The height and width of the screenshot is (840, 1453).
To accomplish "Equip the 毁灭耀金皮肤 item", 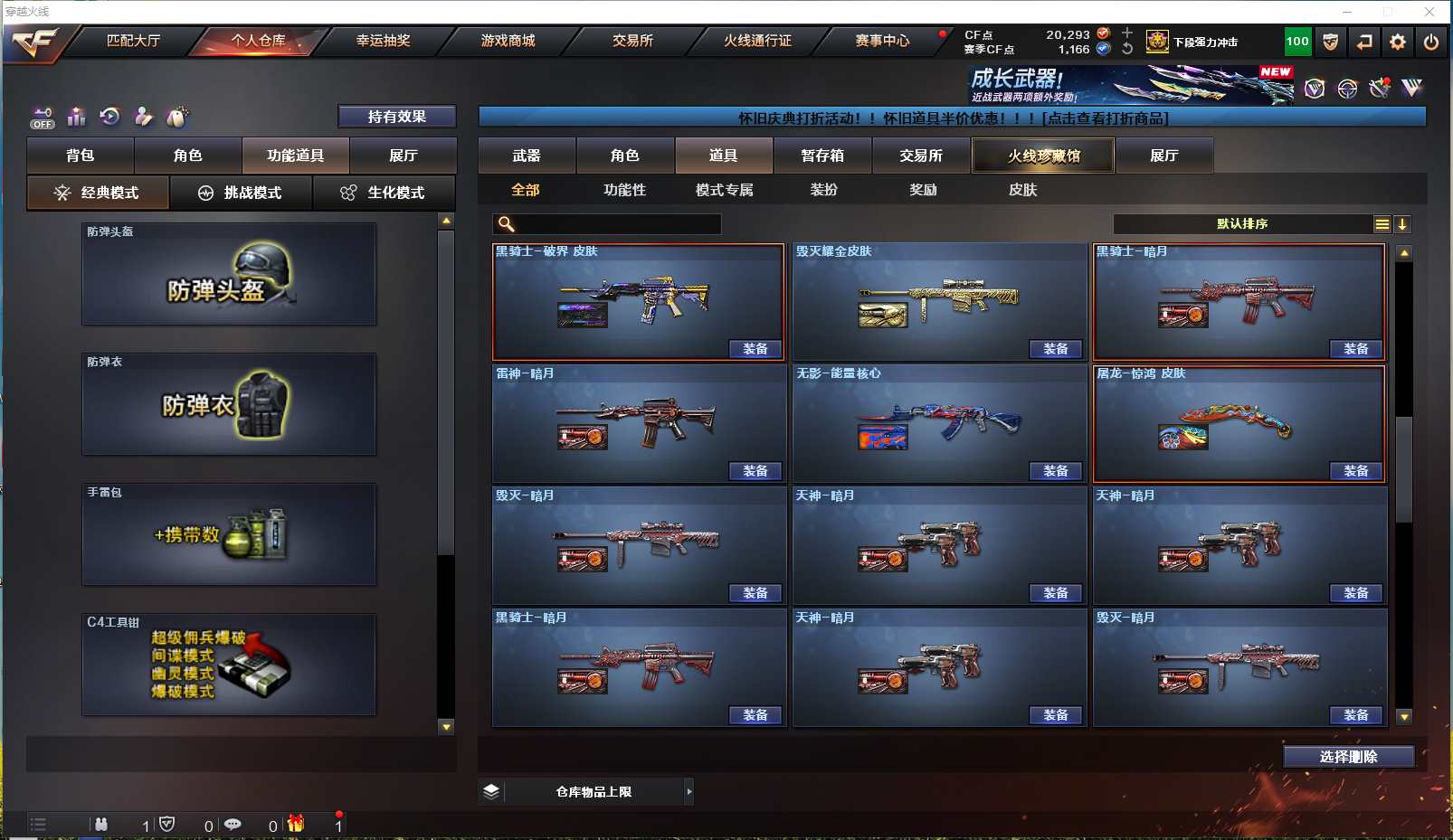I will tap(1055, 349).
